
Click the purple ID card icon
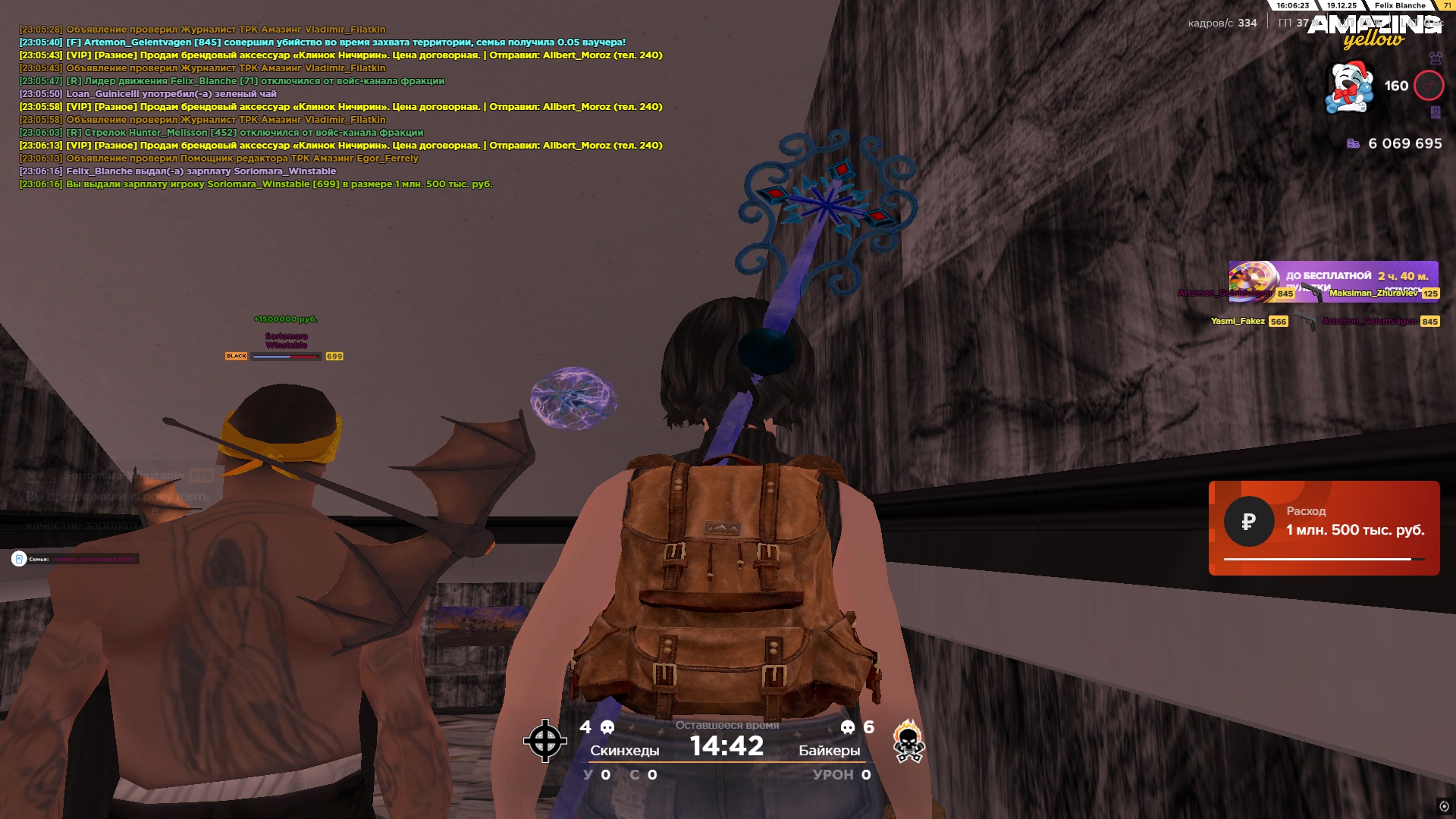[x=1435, y=112]
